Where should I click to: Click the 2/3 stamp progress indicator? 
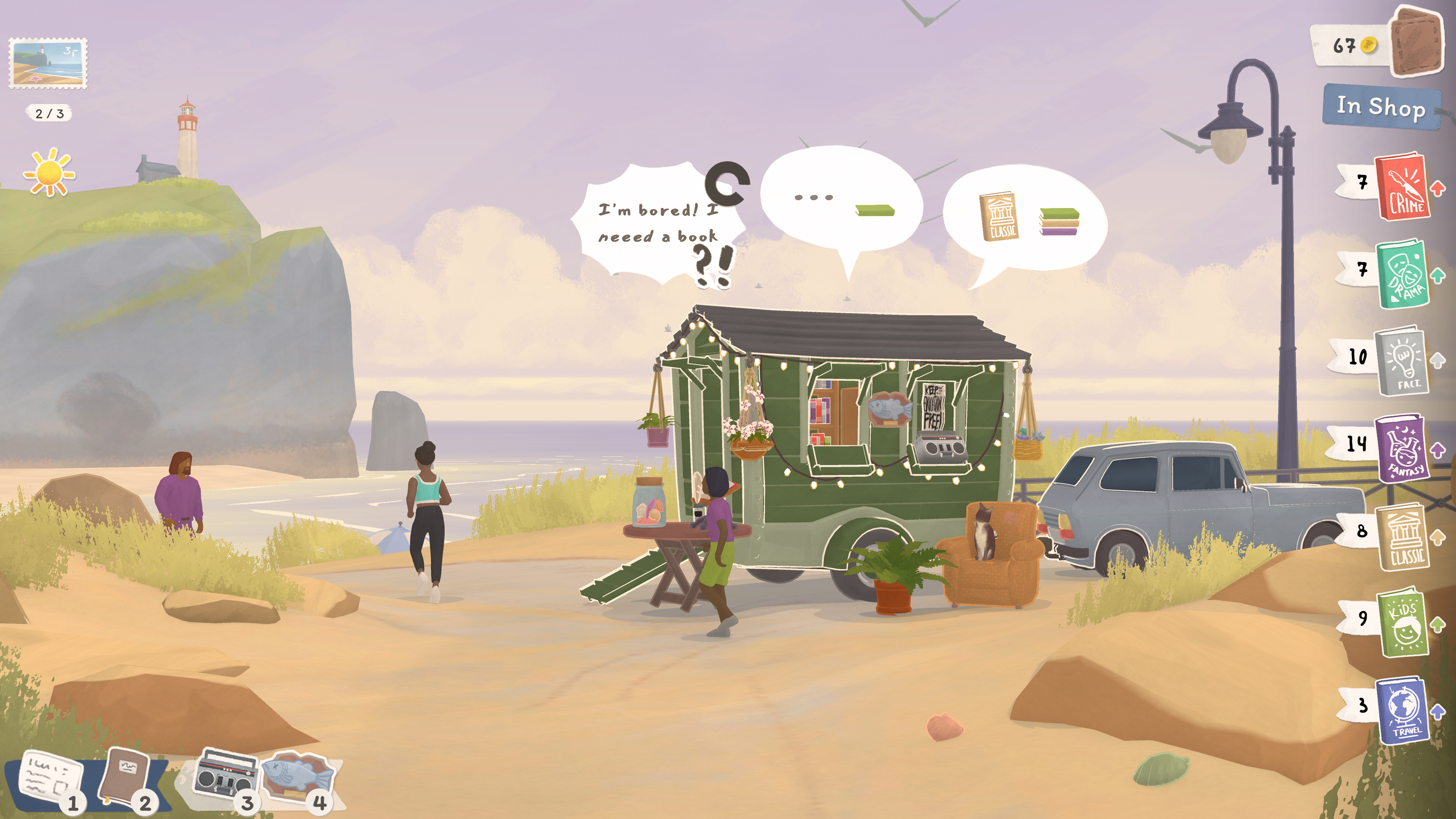point(49,113)
